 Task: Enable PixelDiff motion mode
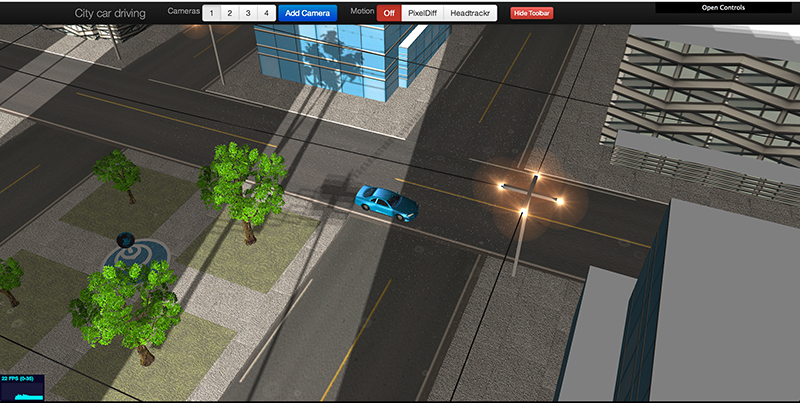(421, 13)
